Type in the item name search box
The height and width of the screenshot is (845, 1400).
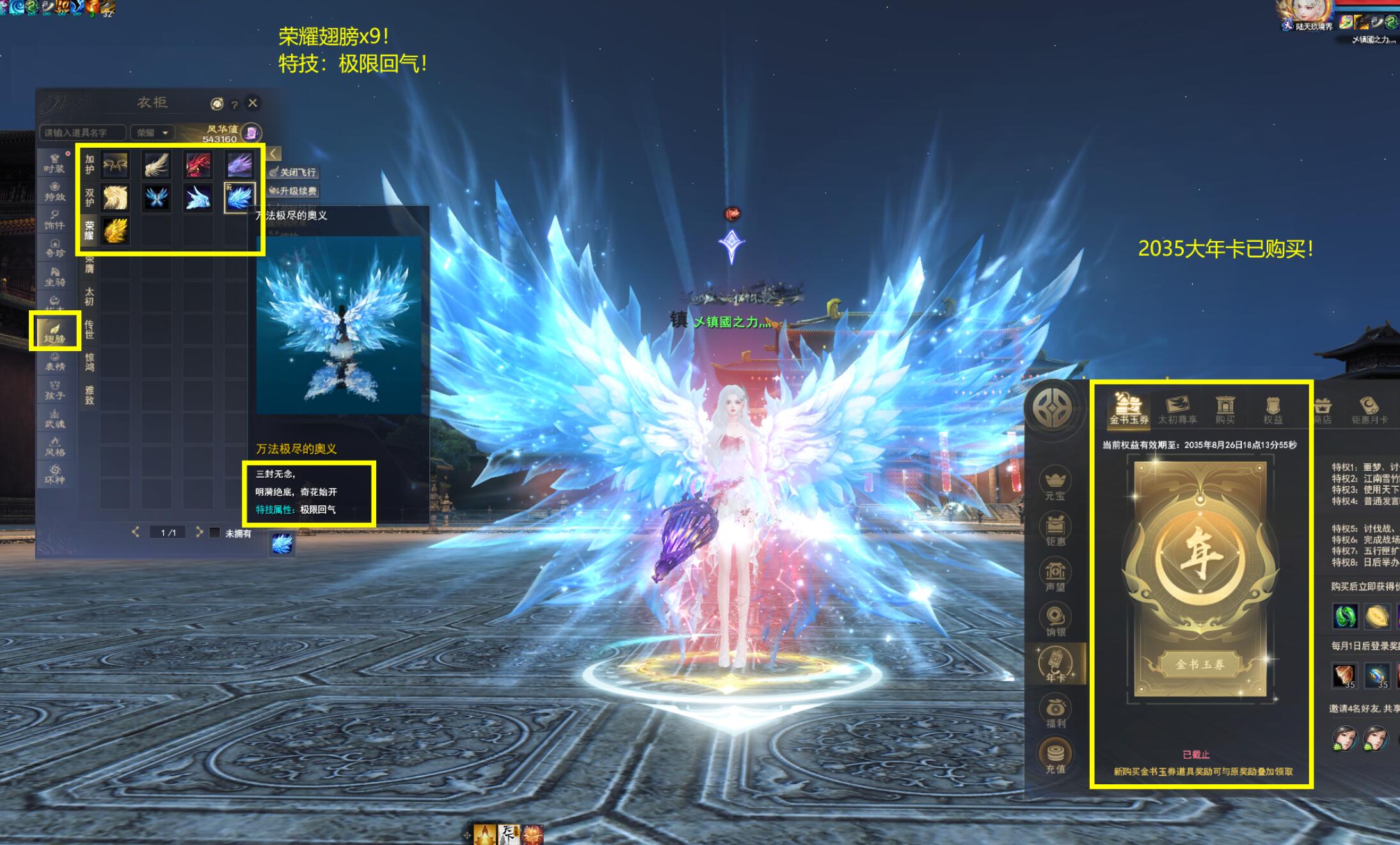(x=83, y=132)
